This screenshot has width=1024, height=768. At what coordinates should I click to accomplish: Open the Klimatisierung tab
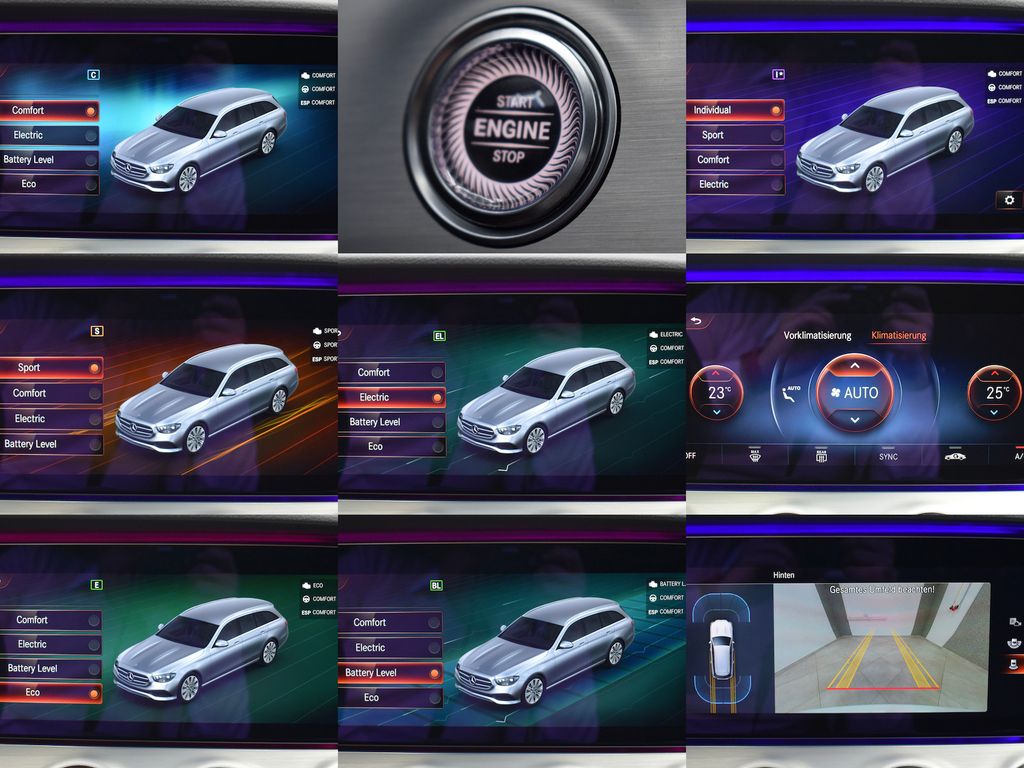pyautogui.click(x=898, y=336)
